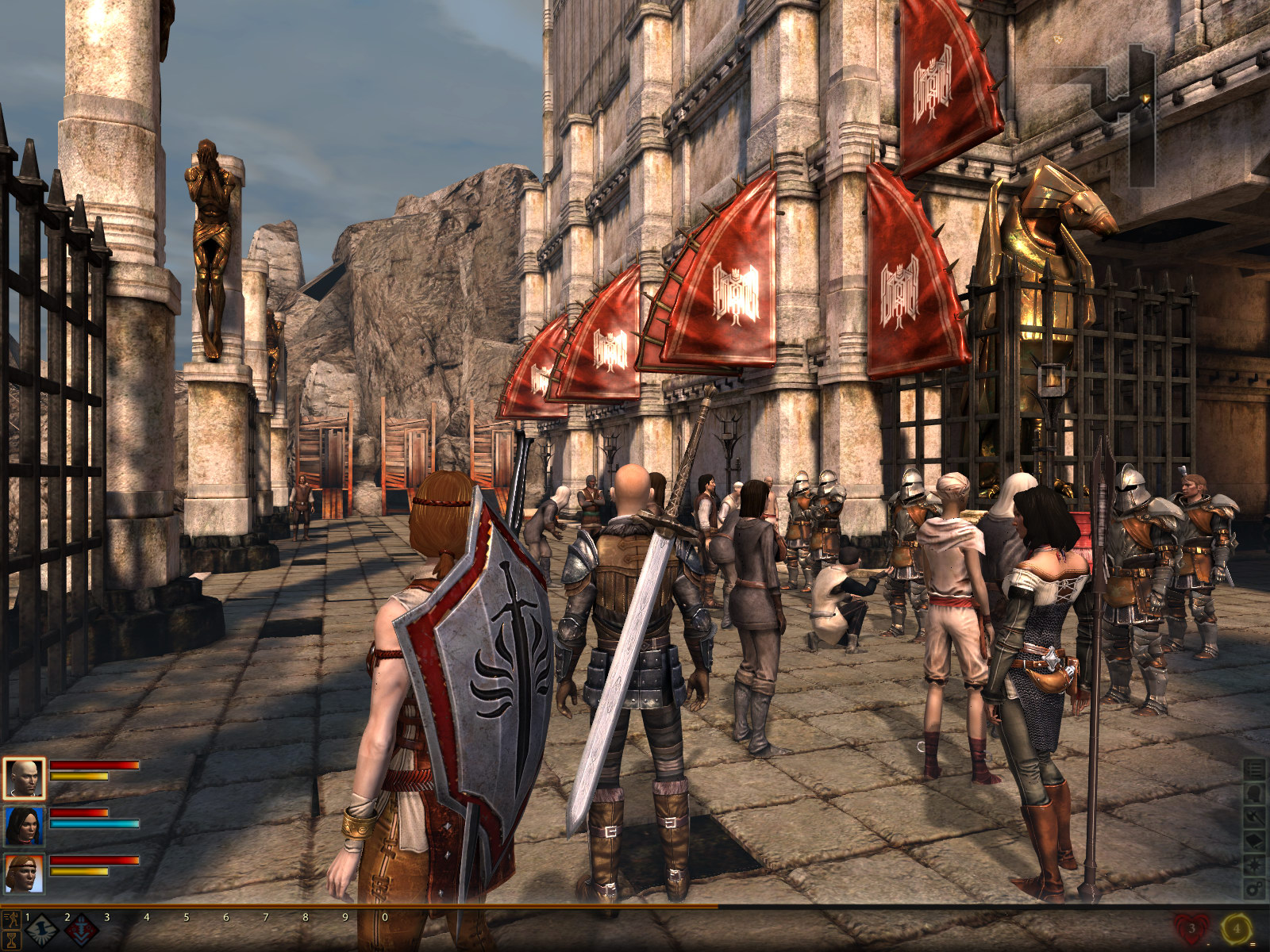Click the hourglass pause icon
This screenshot has width=1270, height=952.
pos(11,939)
